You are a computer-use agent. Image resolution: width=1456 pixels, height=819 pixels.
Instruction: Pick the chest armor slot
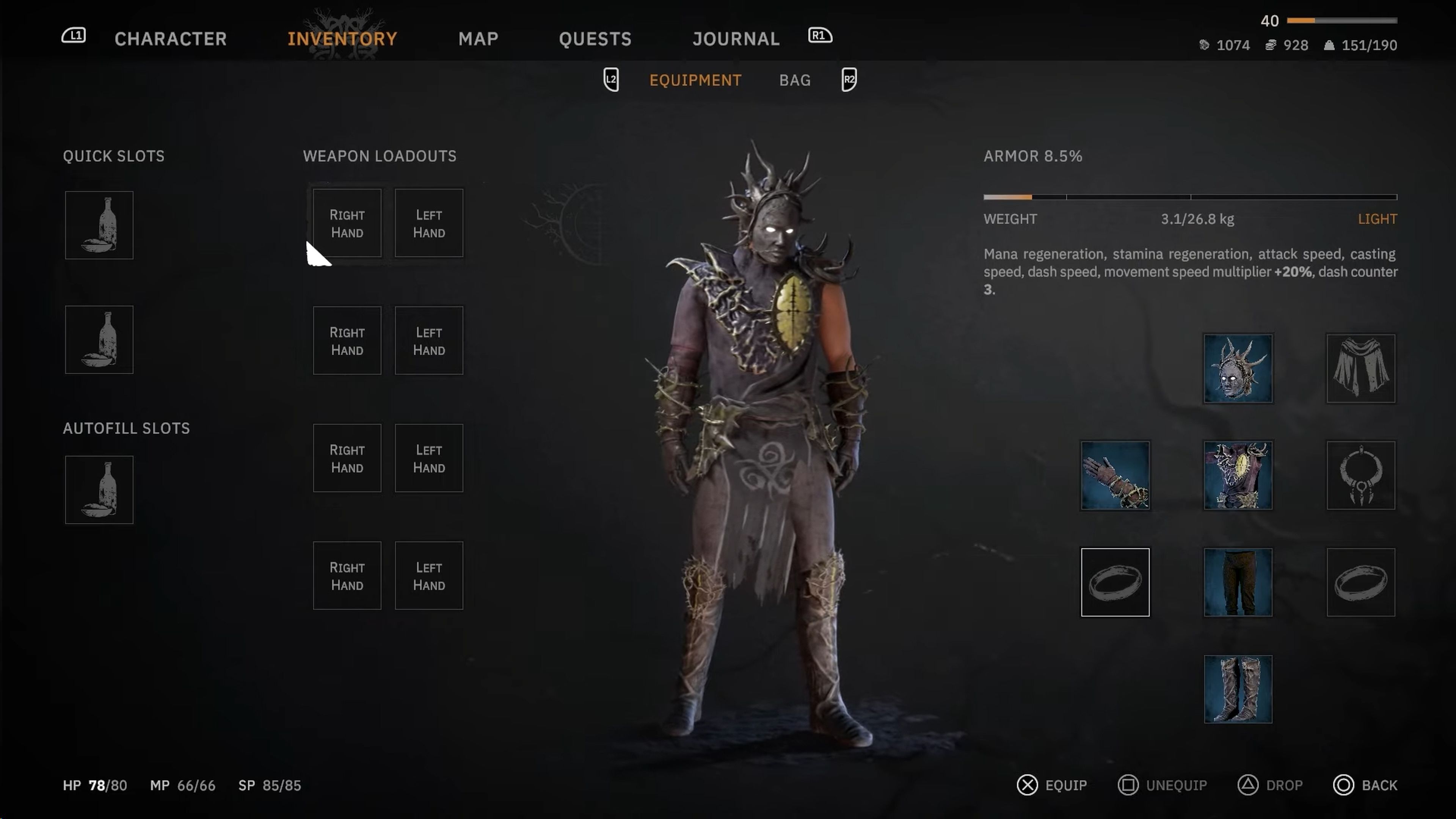pyautogui.click(x=1238, y=475)
